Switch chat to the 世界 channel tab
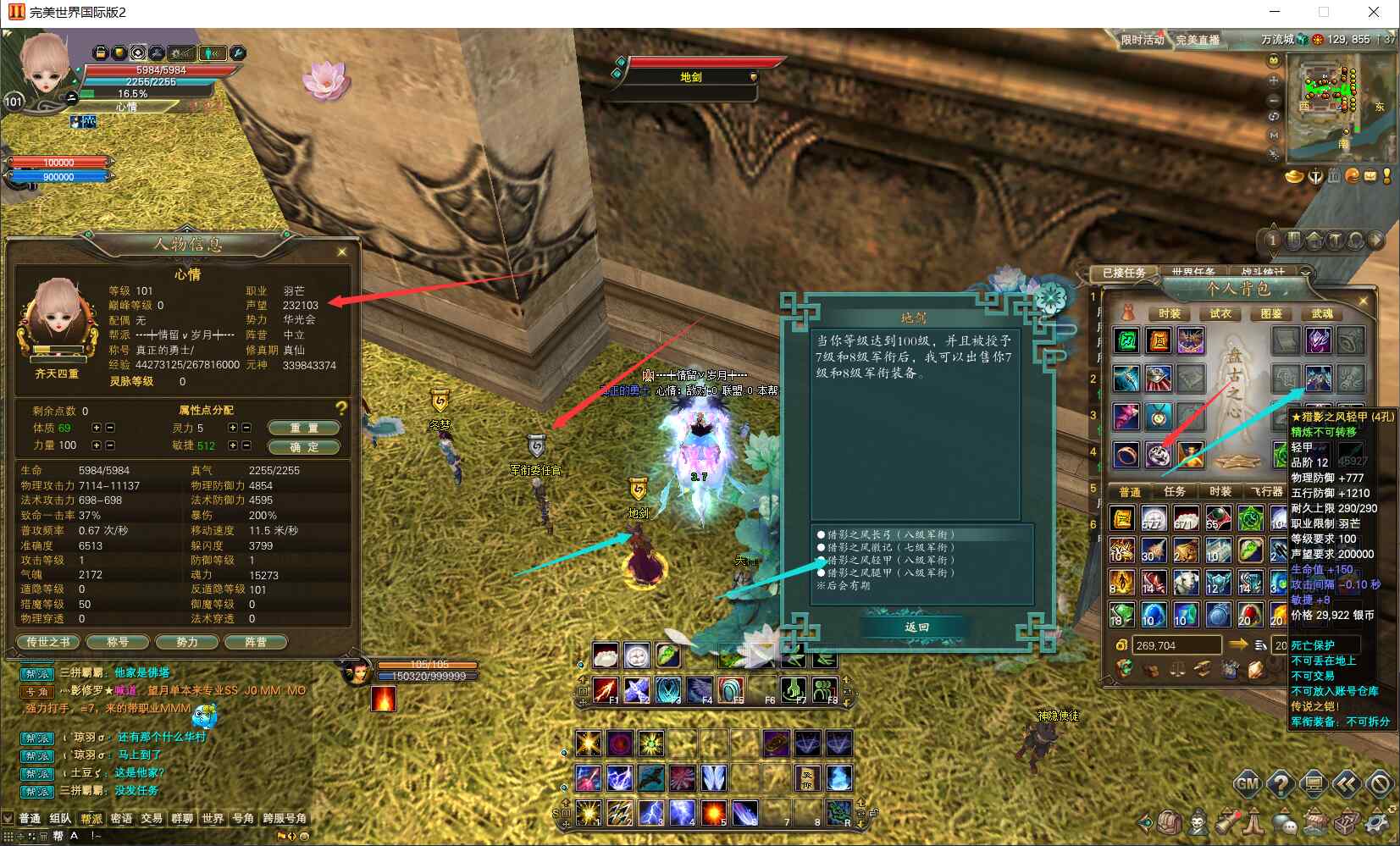1400x846 pixels. [x=213, y=818]
